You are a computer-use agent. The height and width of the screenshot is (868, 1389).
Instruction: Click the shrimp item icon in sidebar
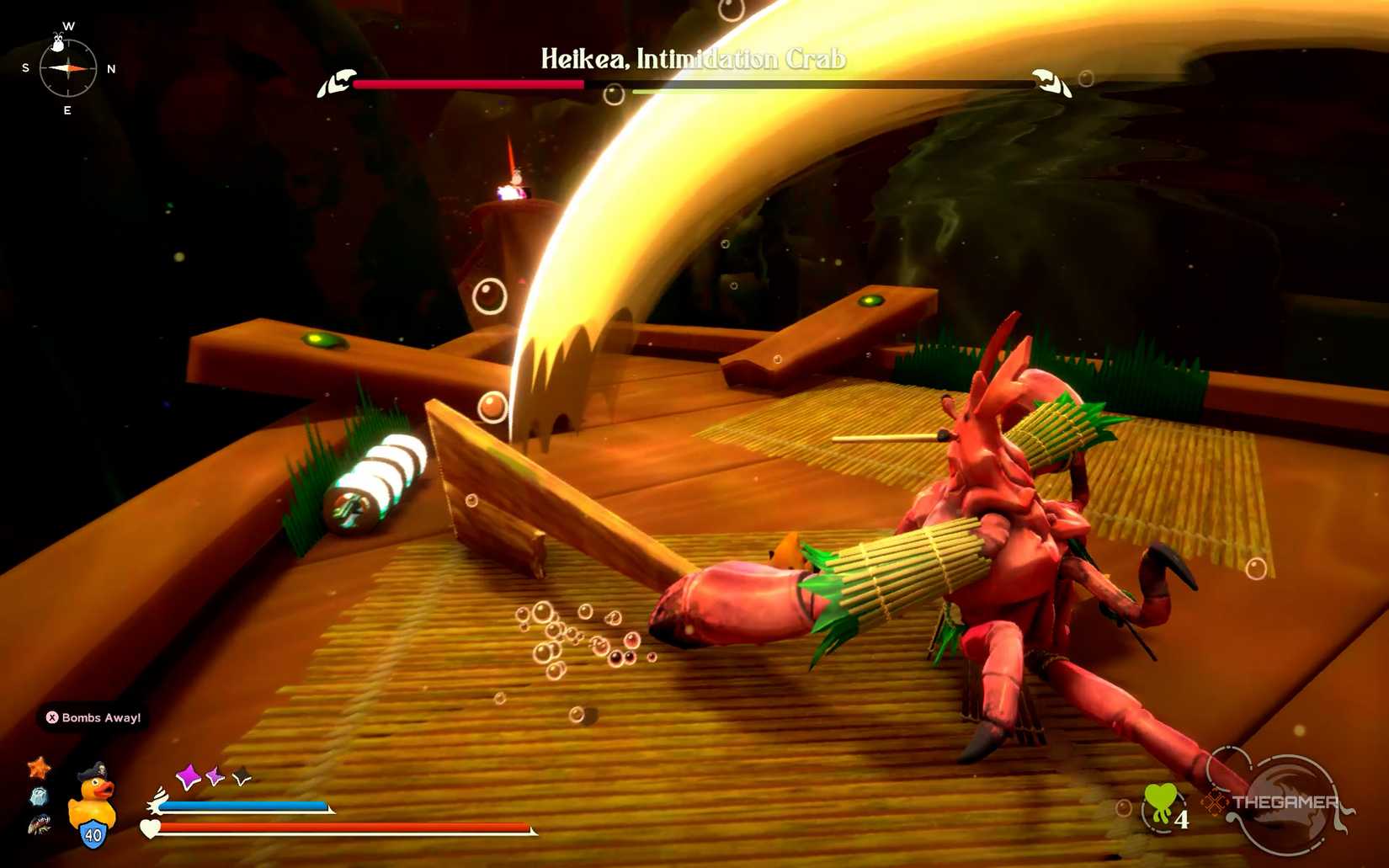tap(40, 825)
